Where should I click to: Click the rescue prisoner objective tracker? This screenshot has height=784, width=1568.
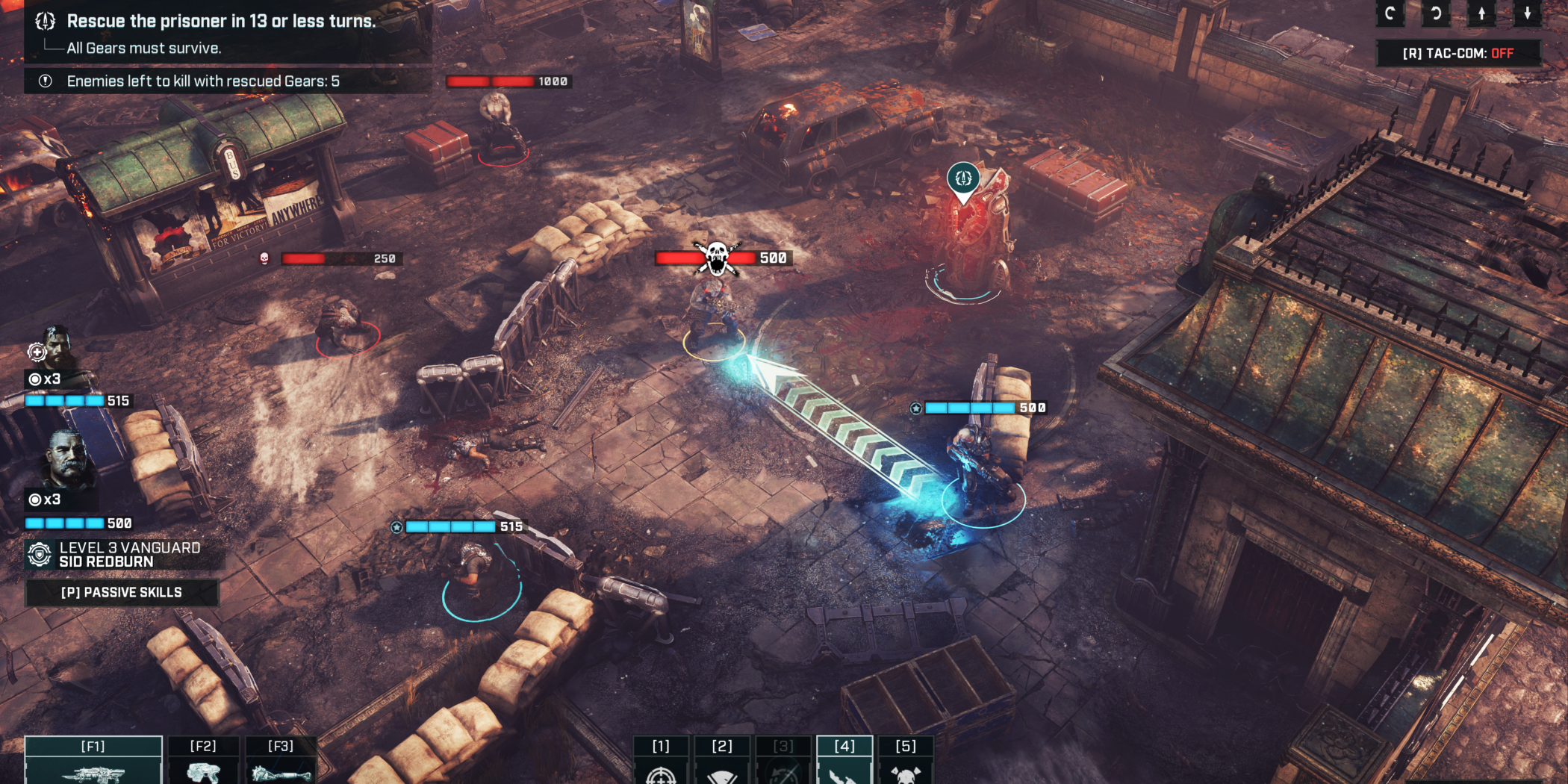(x=220, y=22)
